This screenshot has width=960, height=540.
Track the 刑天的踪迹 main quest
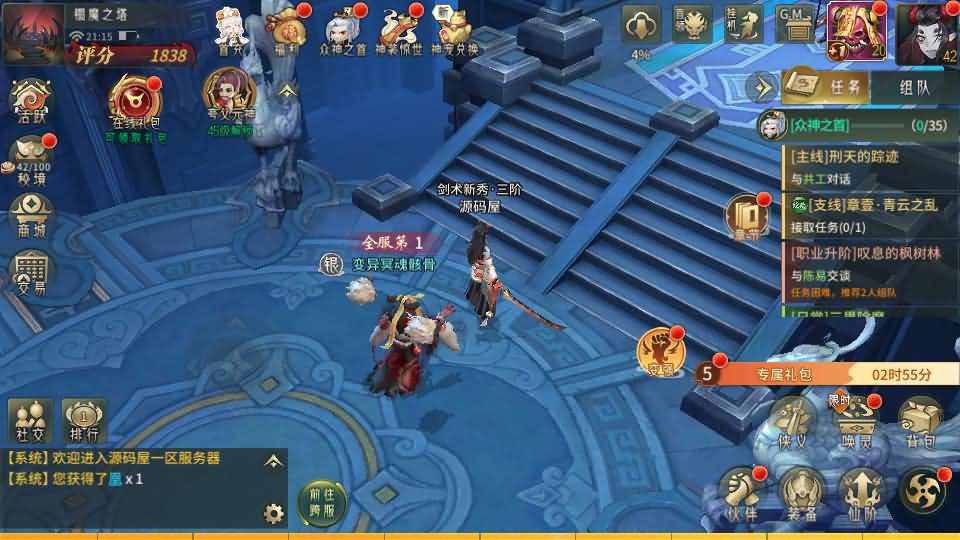(868, 166)
